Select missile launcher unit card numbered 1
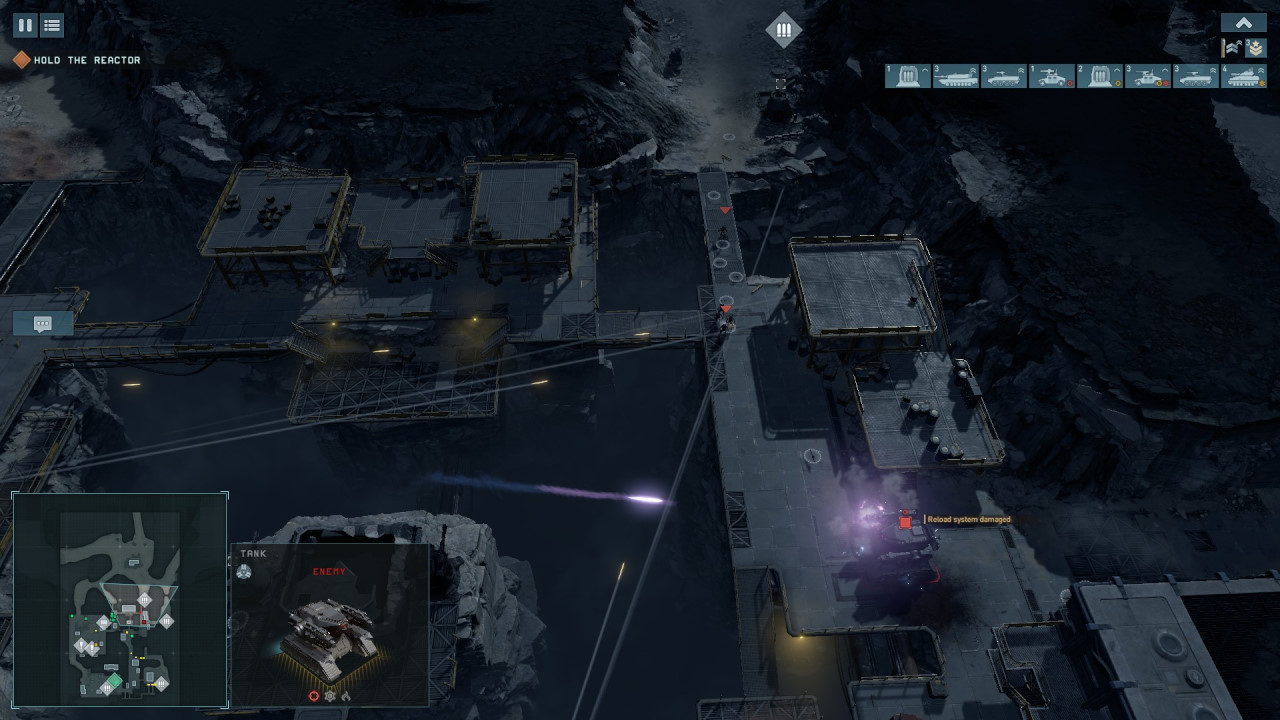This screenshot has height=720, width=1280. click(908, 76)
